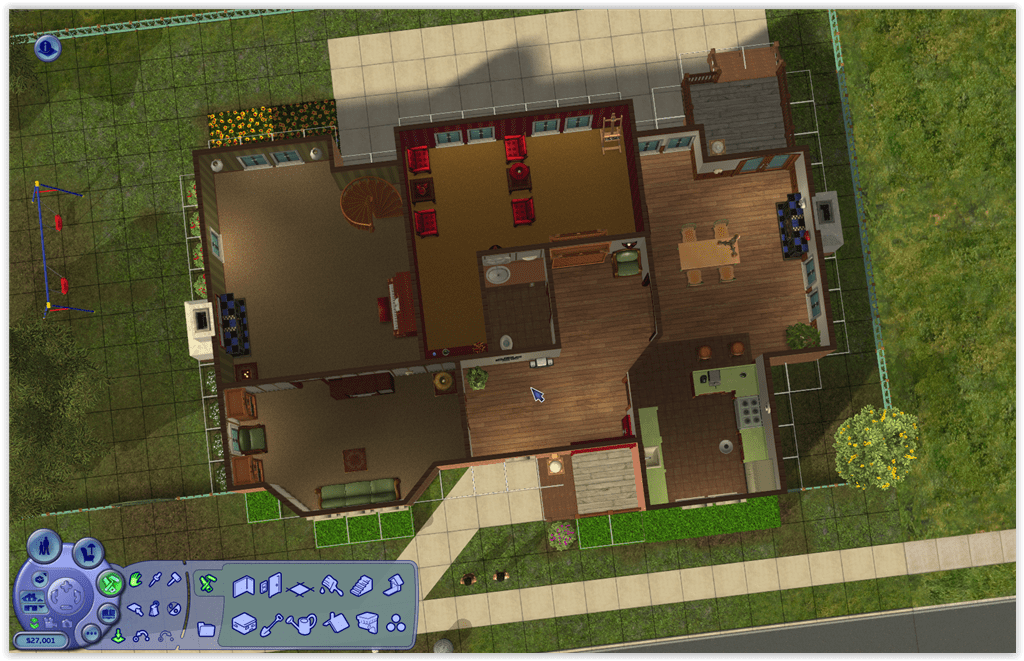Open the collections folder

click(x=206, y=629)
